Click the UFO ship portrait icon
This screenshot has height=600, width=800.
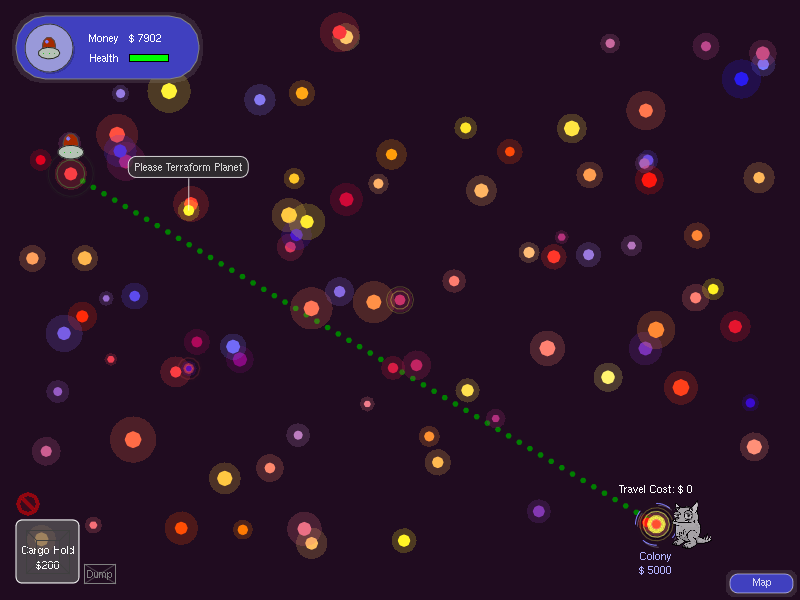pos(49,47)
